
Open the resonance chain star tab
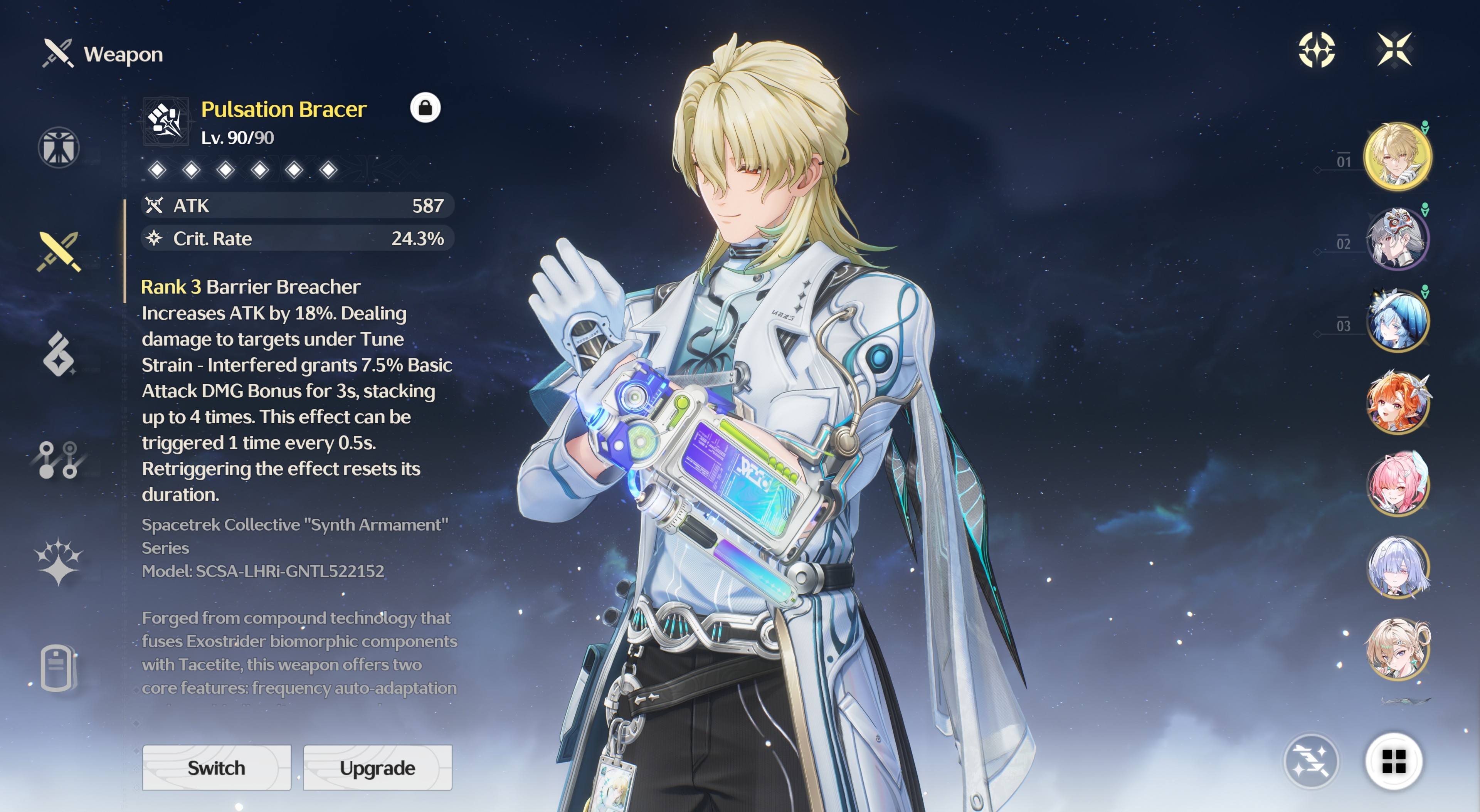tap(59, 562)
